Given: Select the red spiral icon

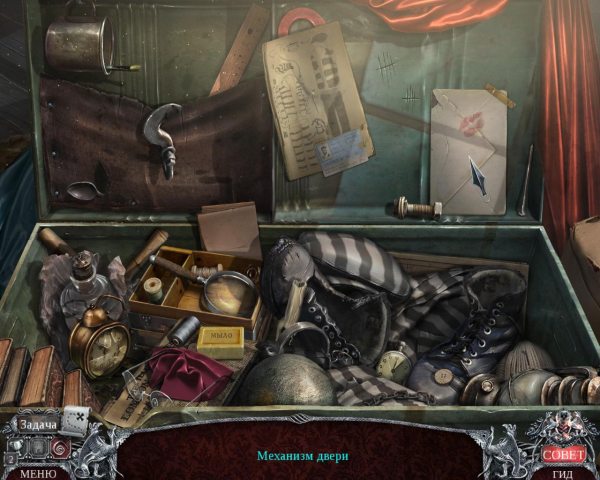Looking at the screenshot, I should 59,448.
